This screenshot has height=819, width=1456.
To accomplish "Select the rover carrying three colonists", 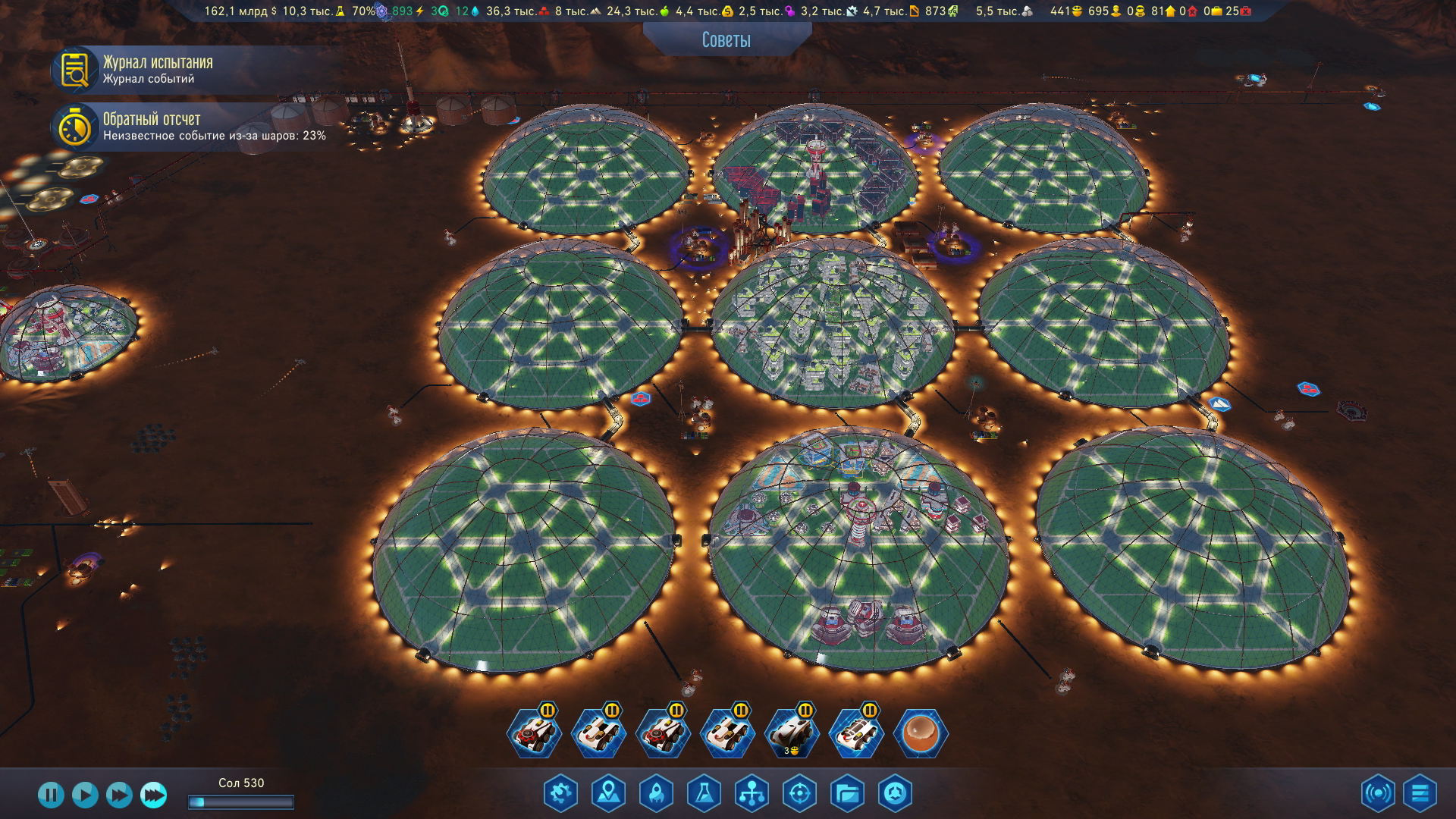I will (x=792, y=734).
